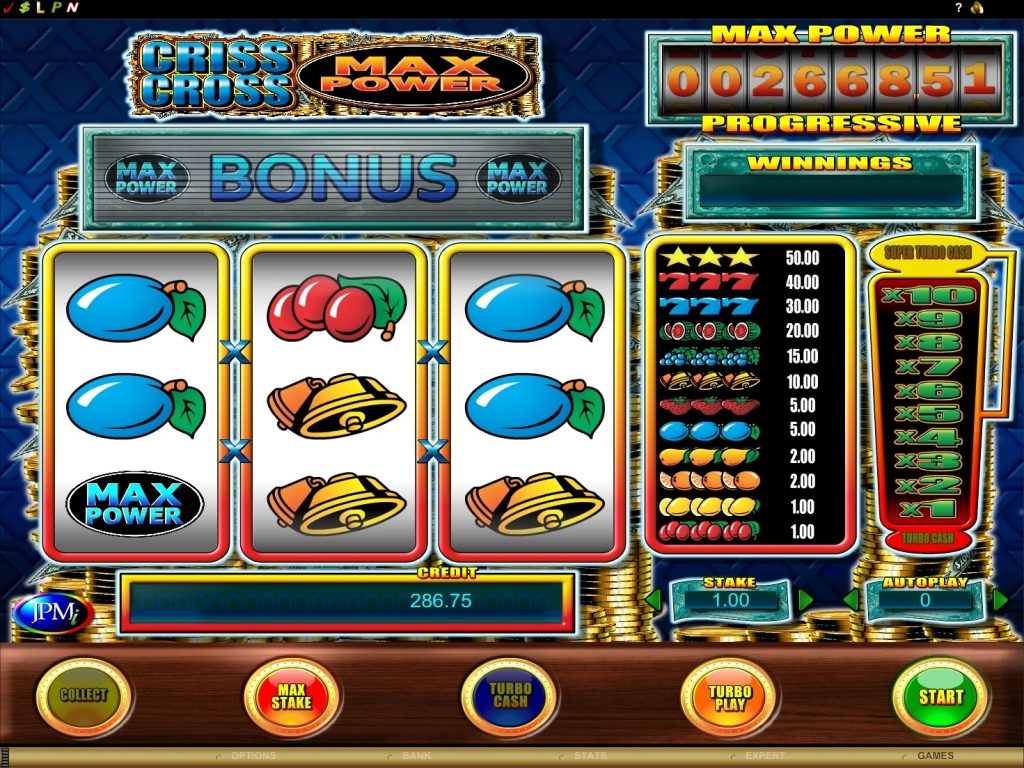Open the Games menu
This screenshot has height=768, width=1024.
(x=936, y=756)
